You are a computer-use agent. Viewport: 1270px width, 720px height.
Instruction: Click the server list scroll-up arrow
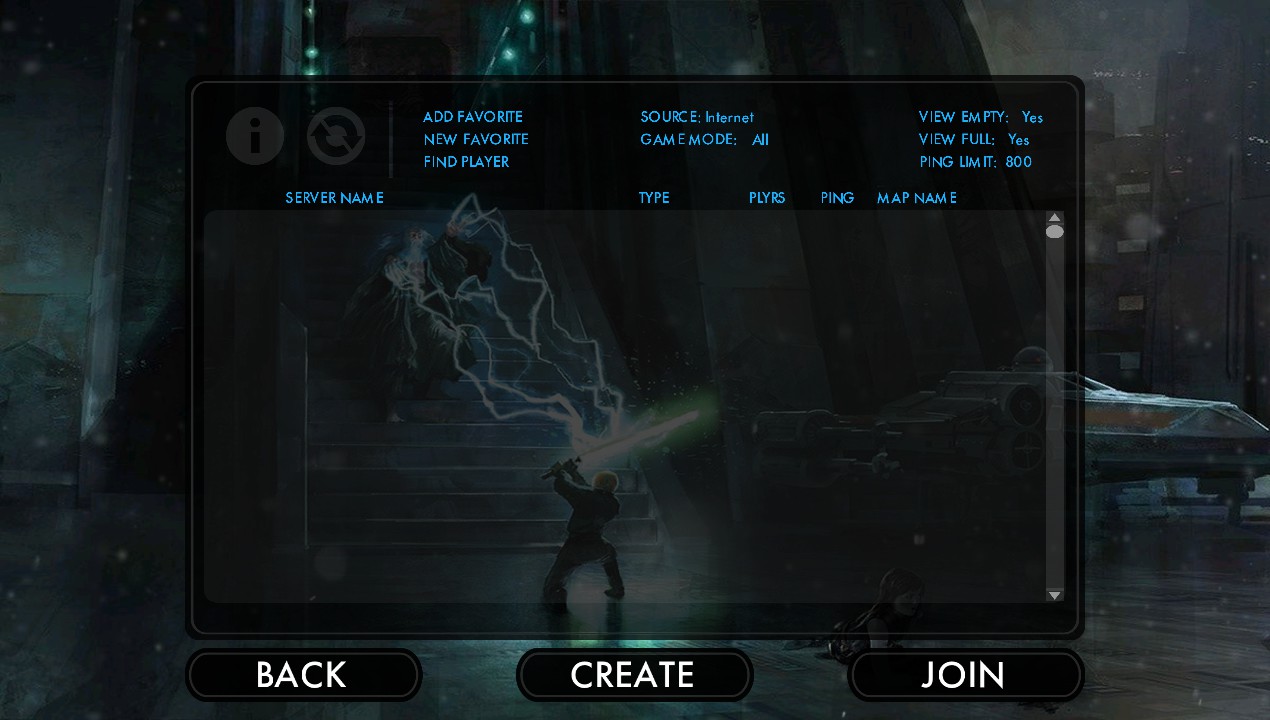coord(1054,217)
